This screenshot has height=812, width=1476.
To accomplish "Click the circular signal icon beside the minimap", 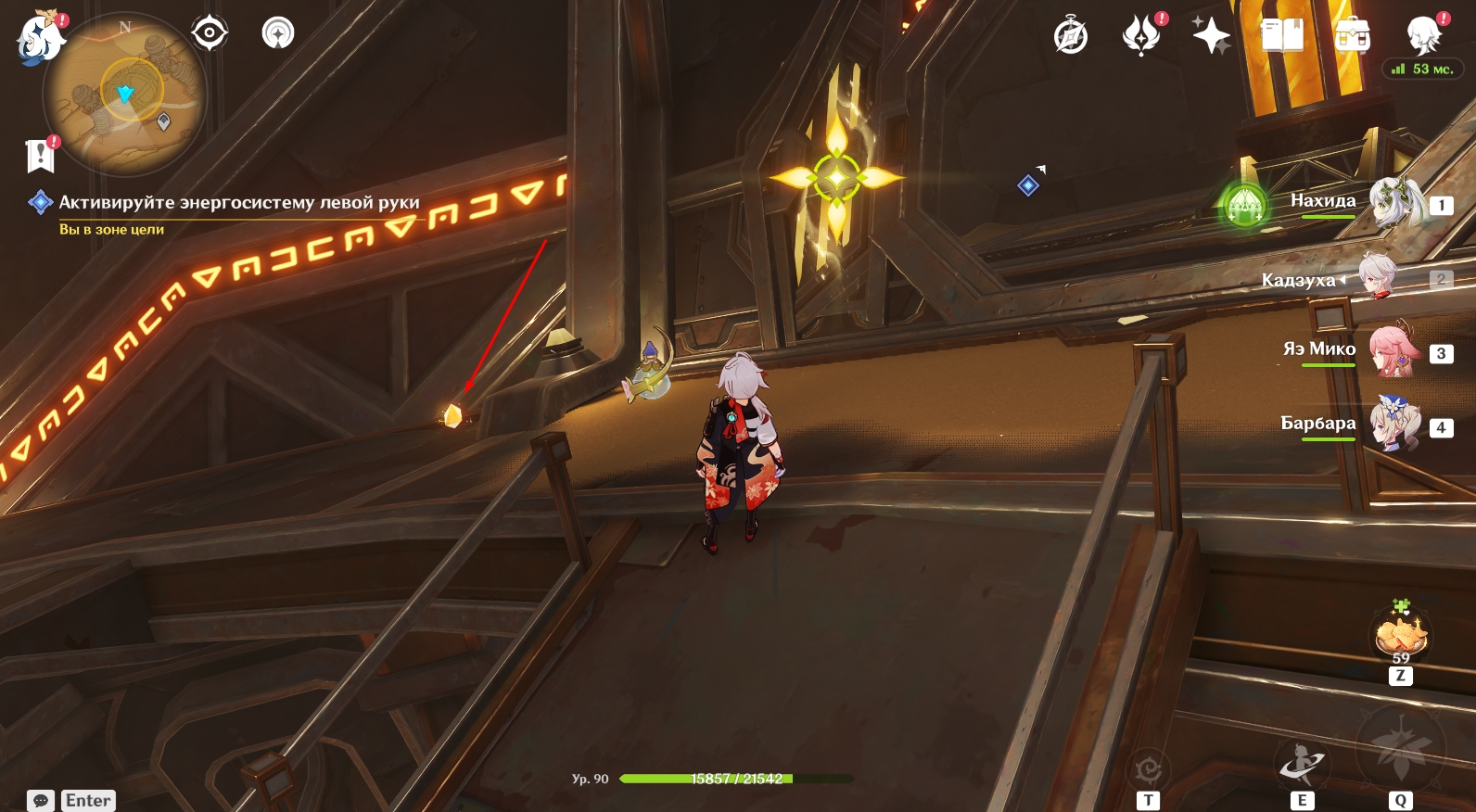I will pyautogui.click(x=278, y=33).
